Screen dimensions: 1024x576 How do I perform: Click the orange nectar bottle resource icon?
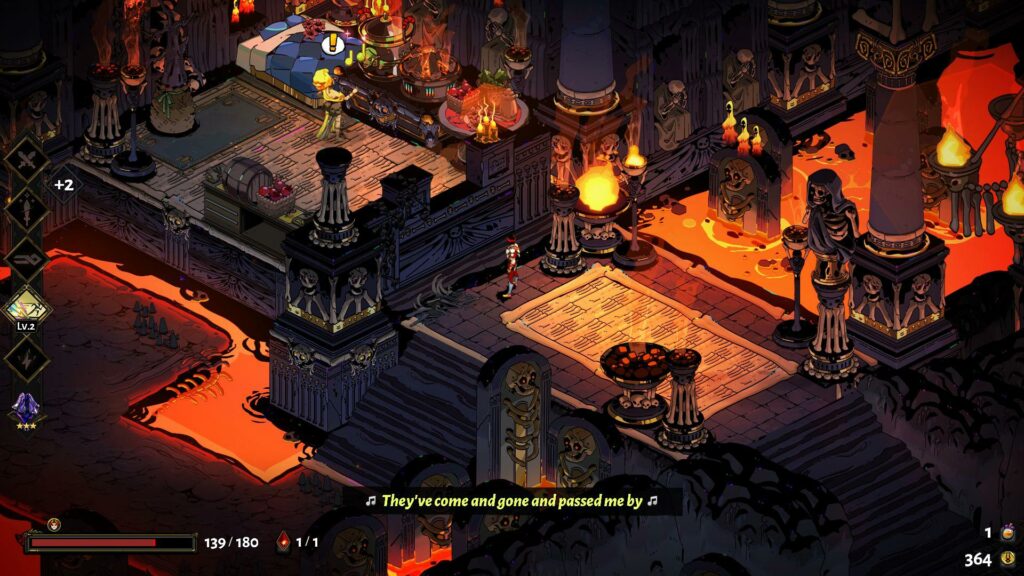1007,533
